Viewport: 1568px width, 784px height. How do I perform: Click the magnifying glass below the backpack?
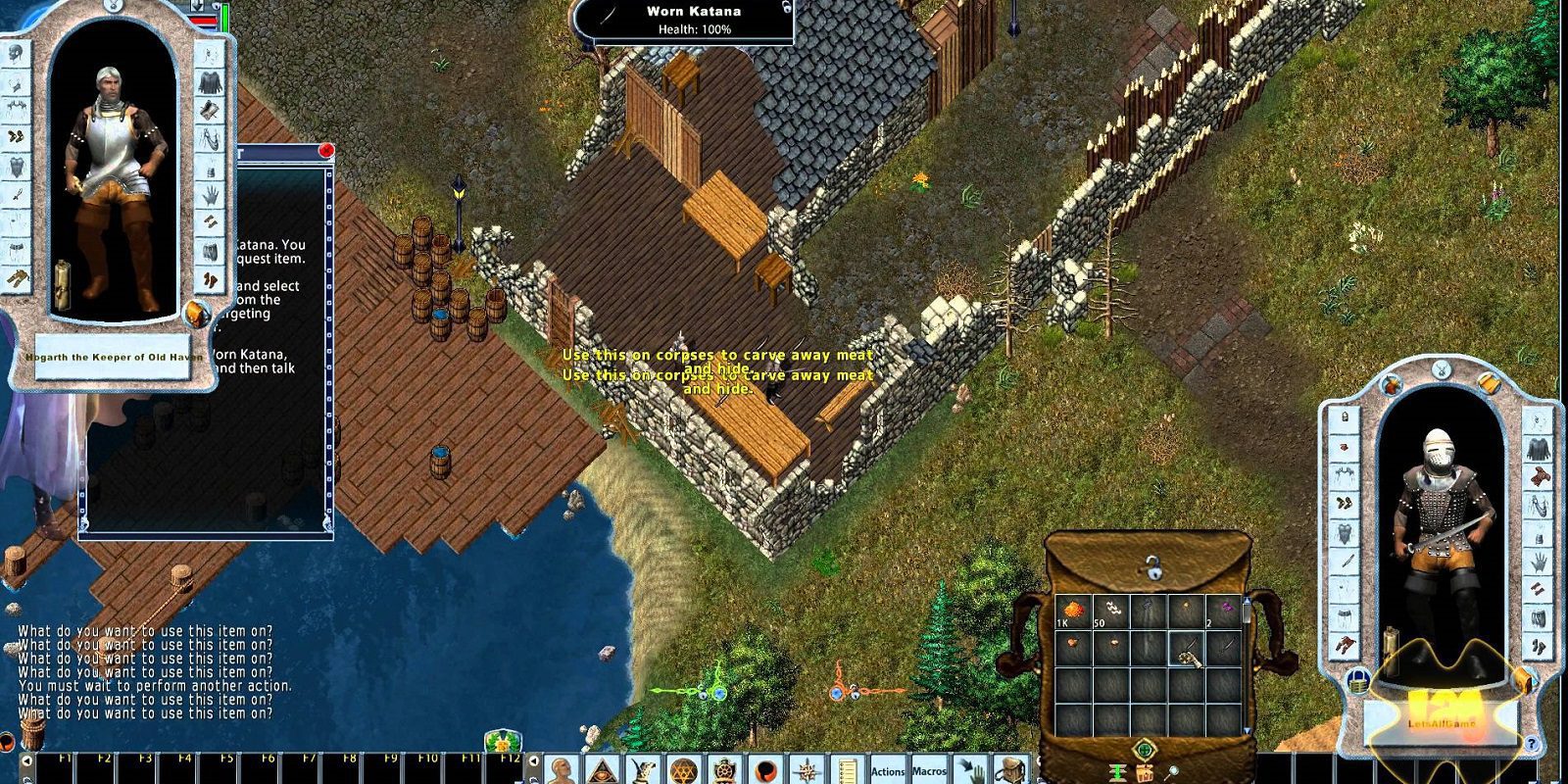click(1173, 772)
